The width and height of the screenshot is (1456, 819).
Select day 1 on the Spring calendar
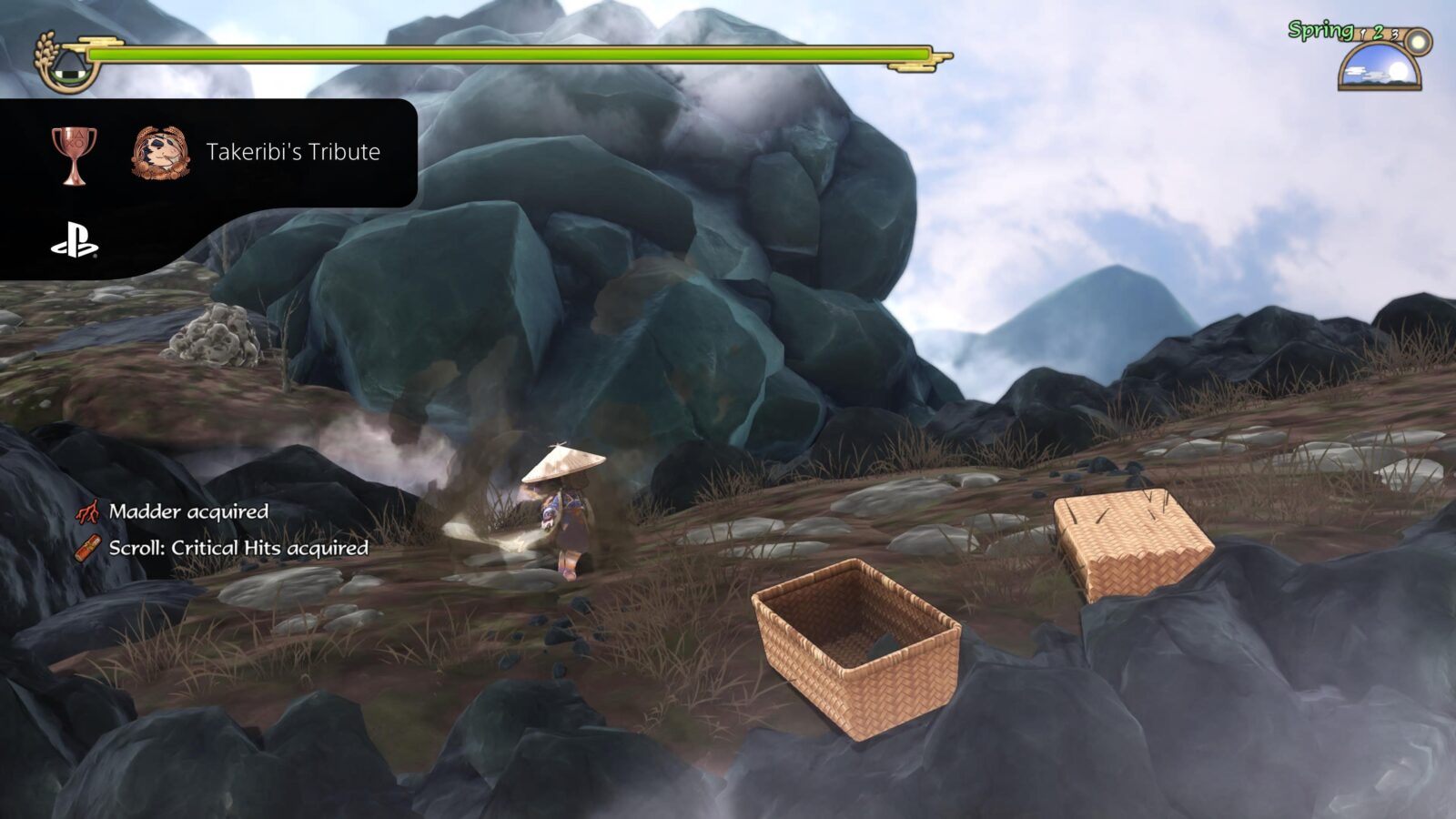click(x=1362, y=35)
